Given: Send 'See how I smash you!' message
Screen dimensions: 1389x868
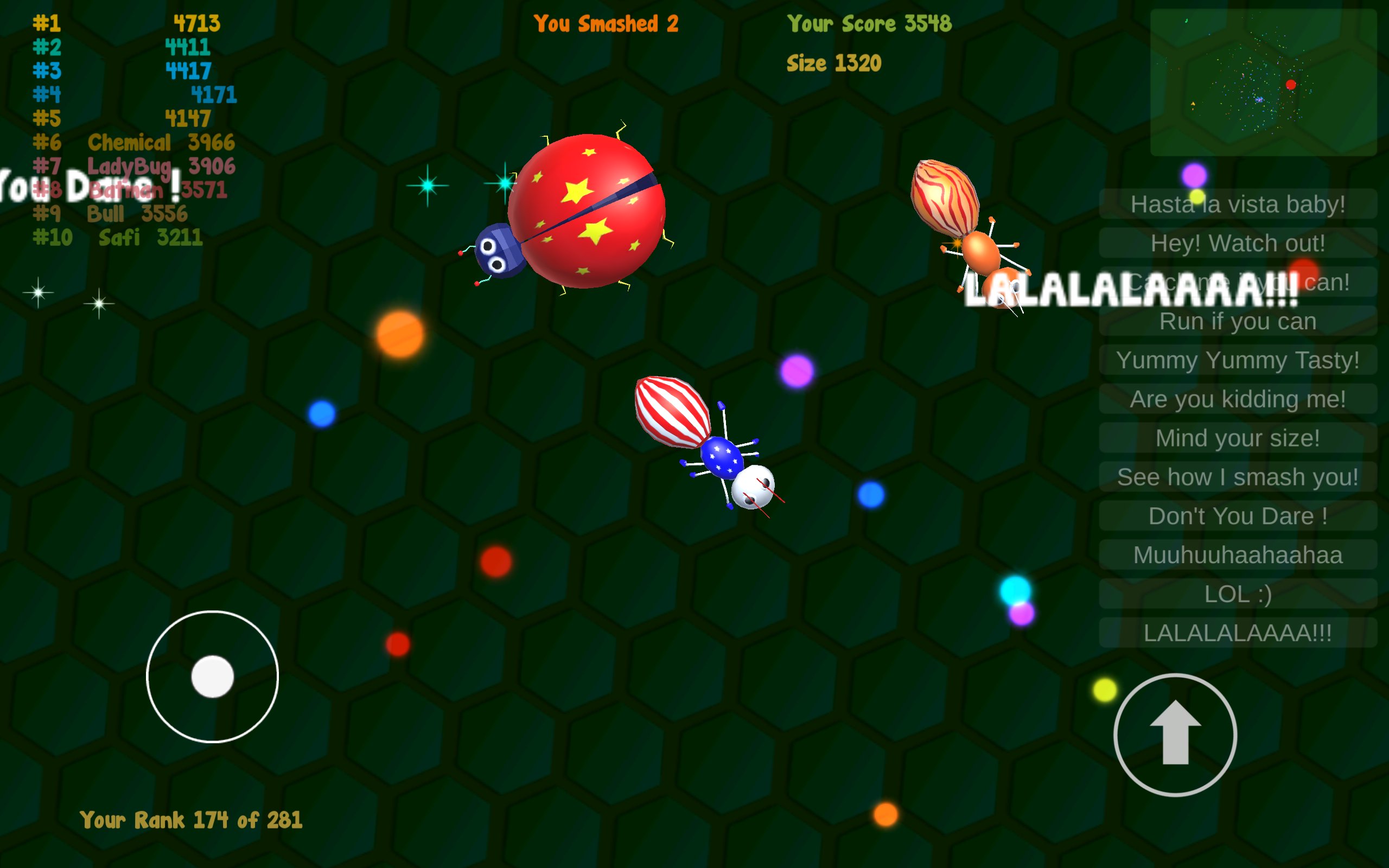Looking at the screenshot, I should (x=1237, y=476).
